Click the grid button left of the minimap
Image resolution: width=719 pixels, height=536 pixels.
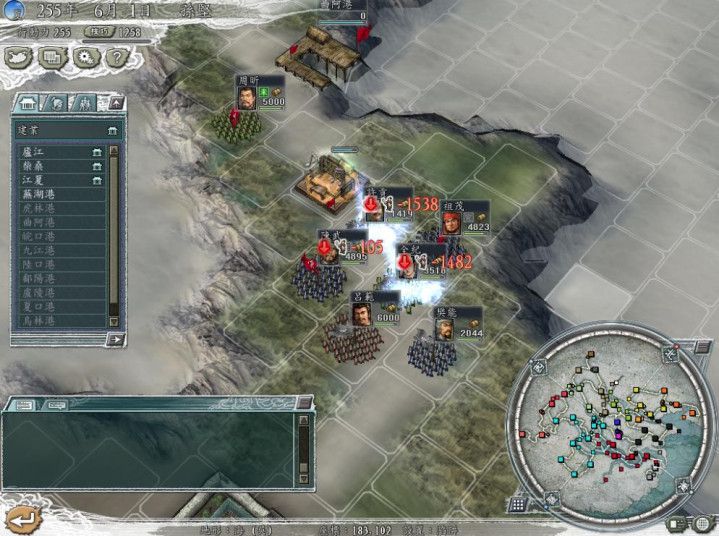(x=519, y=505)
